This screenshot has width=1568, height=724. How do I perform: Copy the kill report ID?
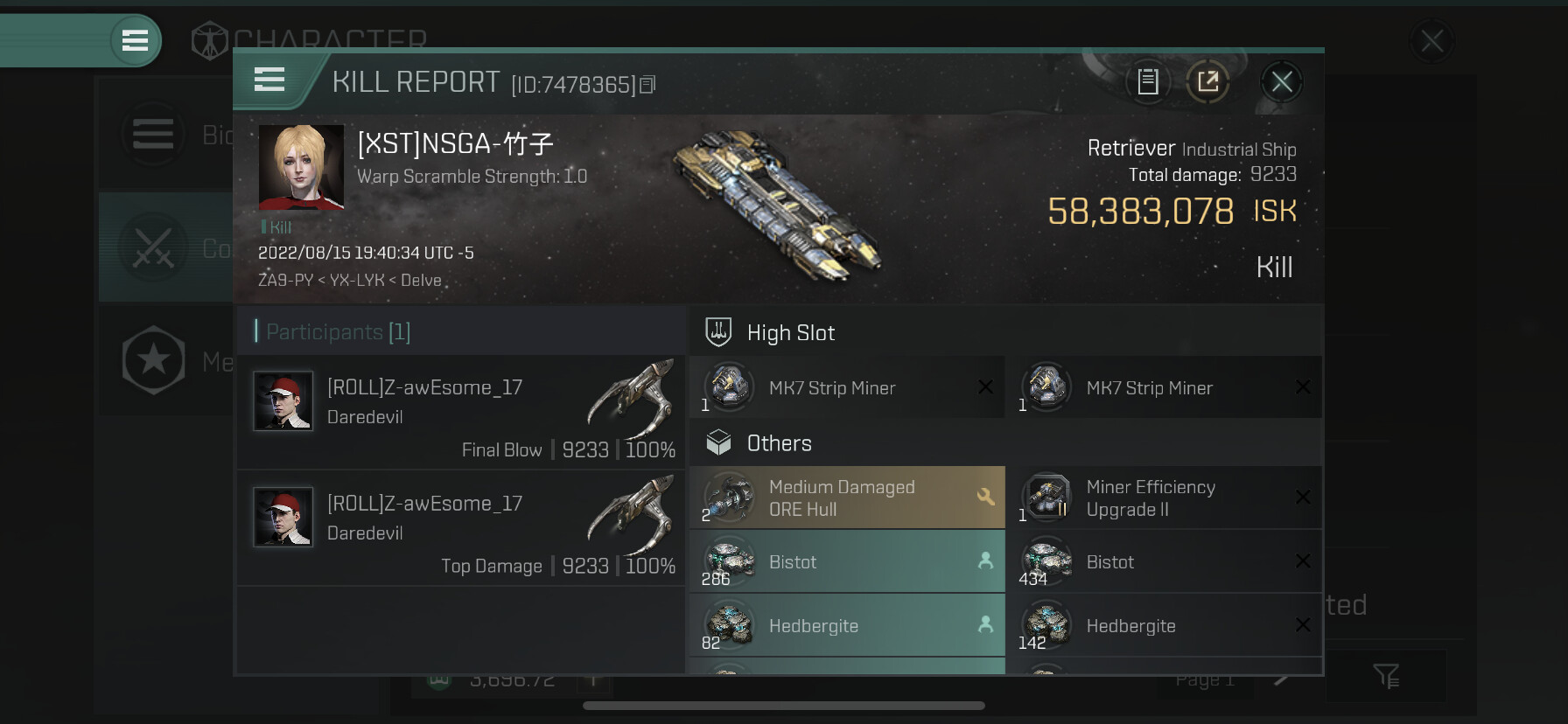point(647,85)
